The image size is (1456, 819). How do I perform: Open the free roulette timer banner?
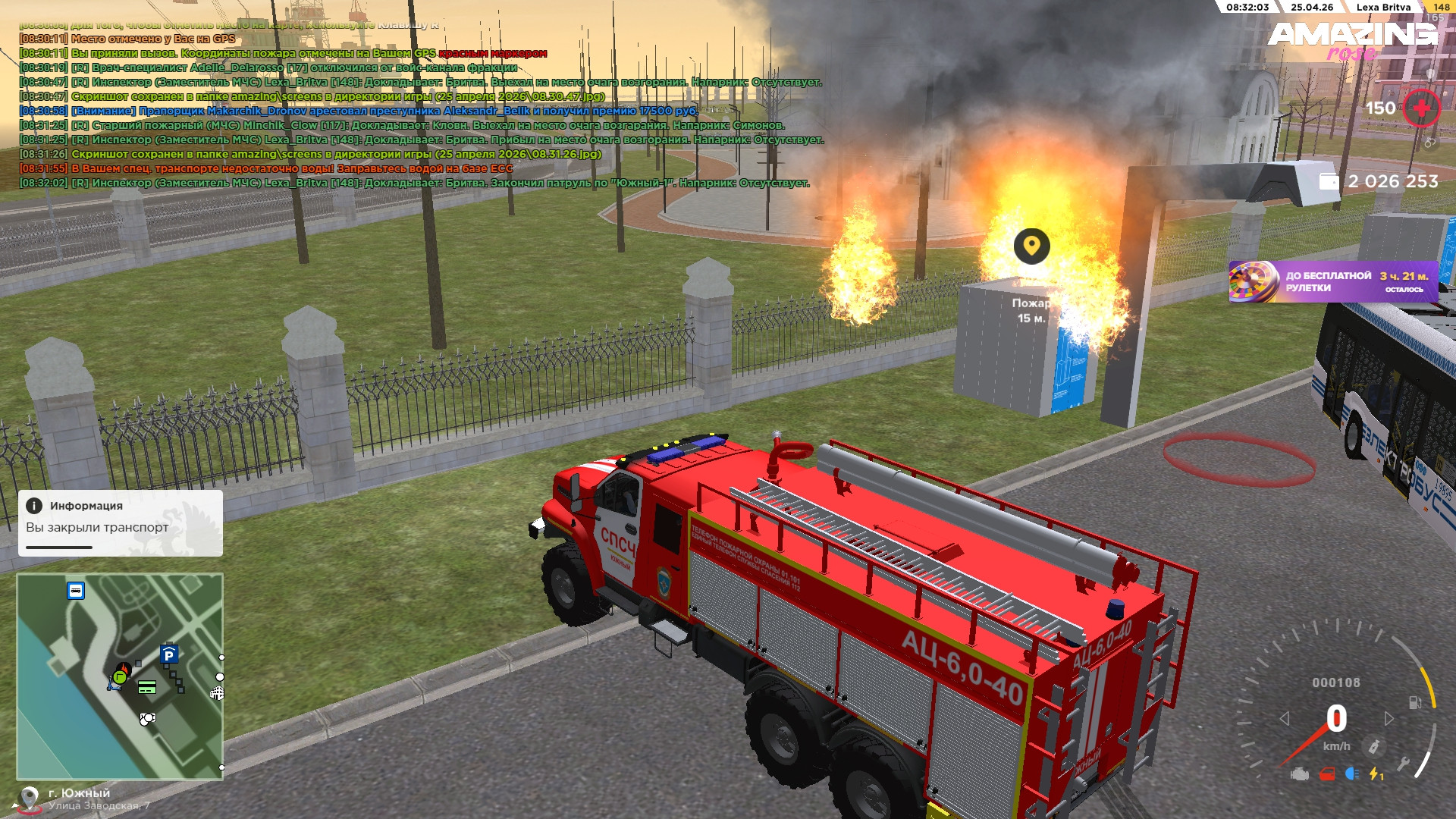tap(1332, 281)
